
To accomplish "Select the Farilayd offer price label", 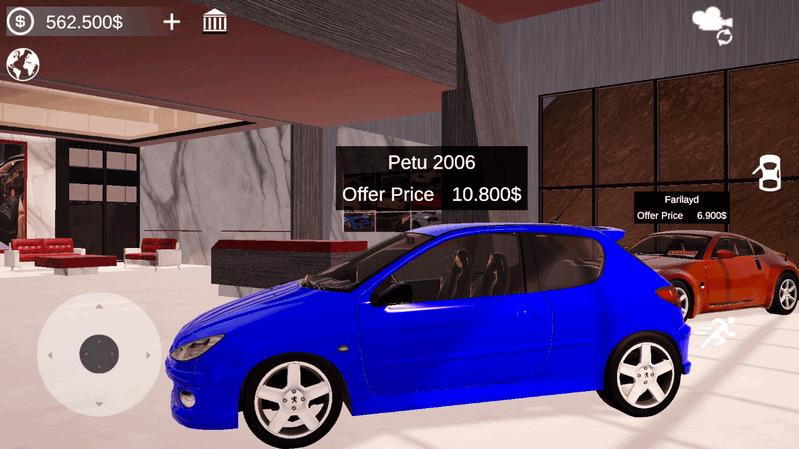I will [x=681, y=215].
